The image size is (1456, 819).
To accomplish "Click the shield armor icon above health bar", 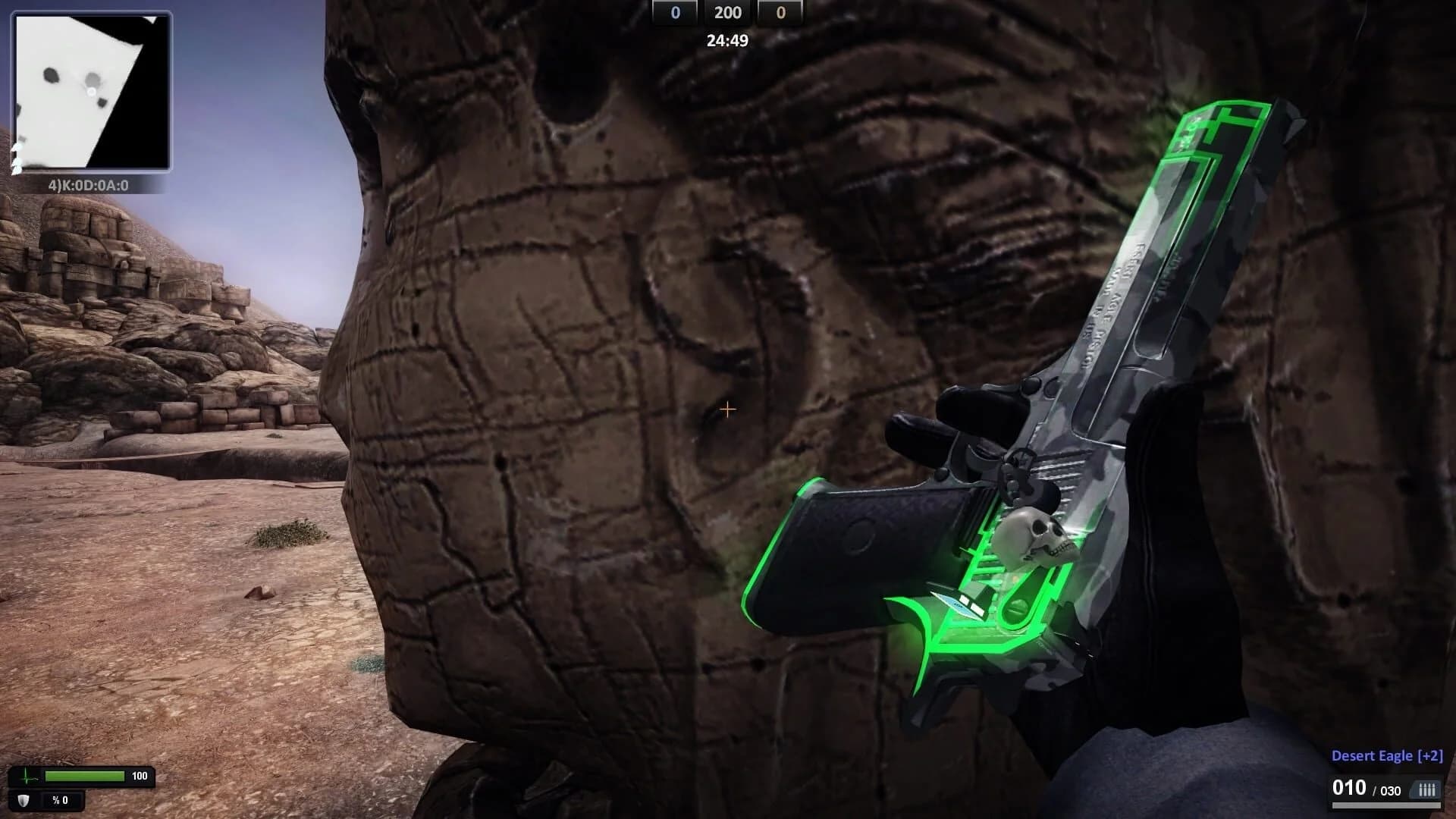I will pos(23,802).
